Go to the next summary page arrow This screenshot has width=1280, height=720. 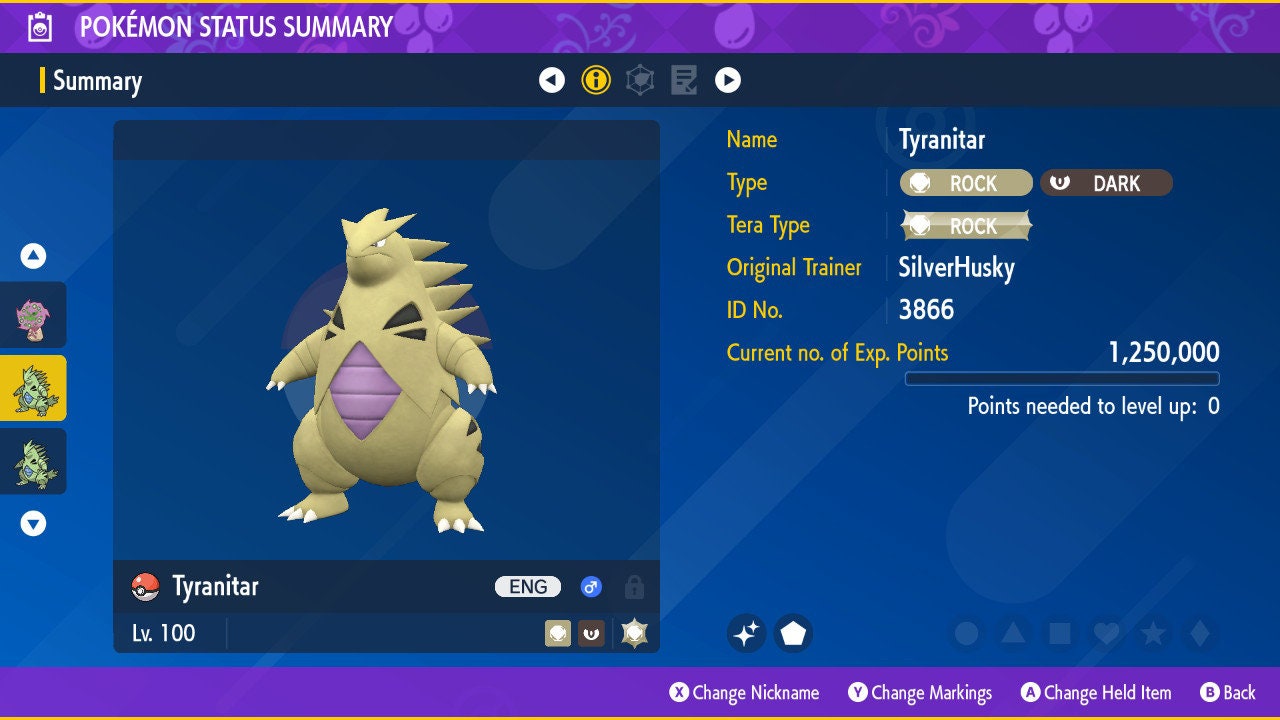728,80
